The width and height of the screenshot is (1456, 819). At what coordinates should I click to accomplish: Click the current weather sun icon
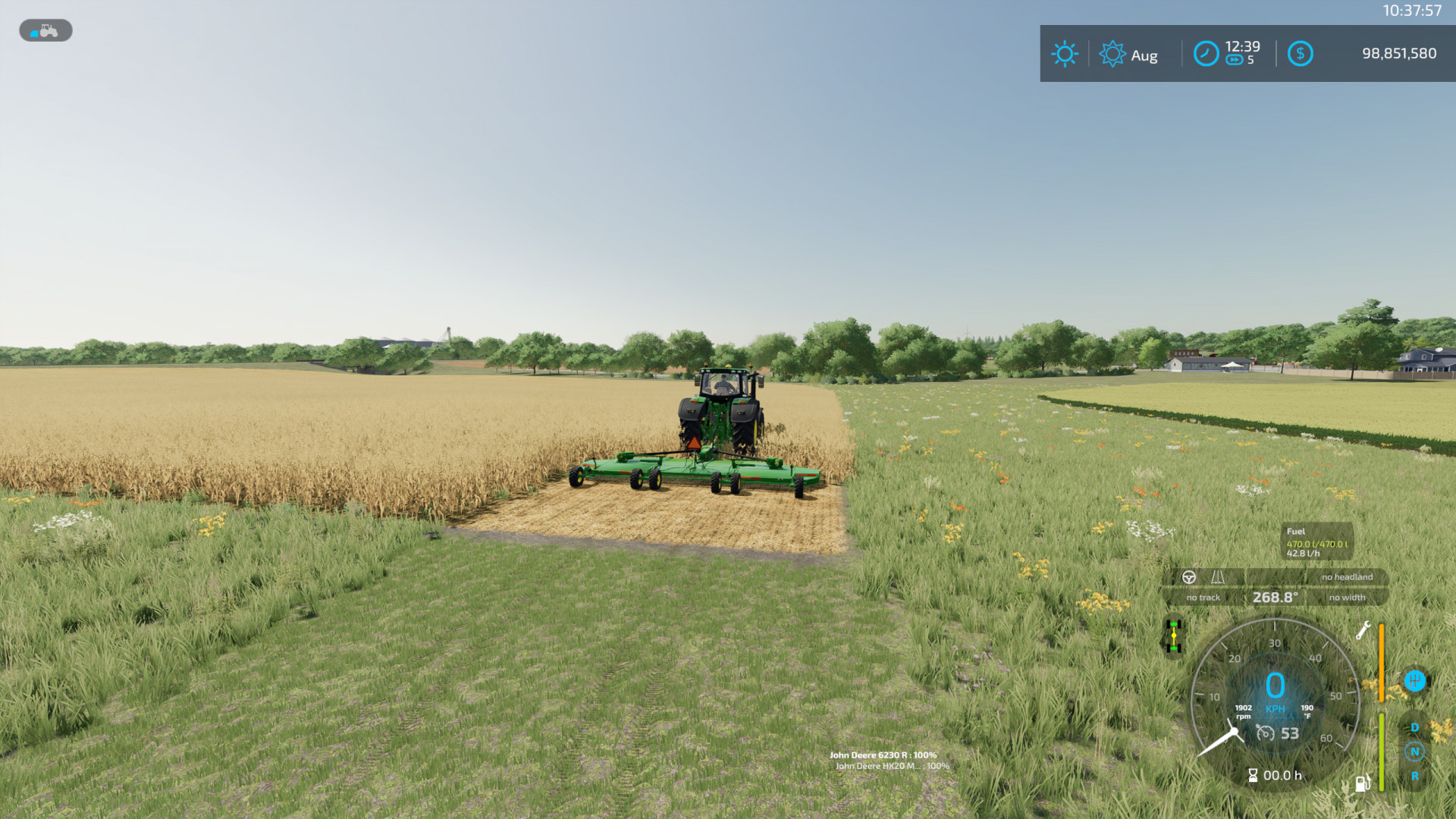pos(1065,54)
